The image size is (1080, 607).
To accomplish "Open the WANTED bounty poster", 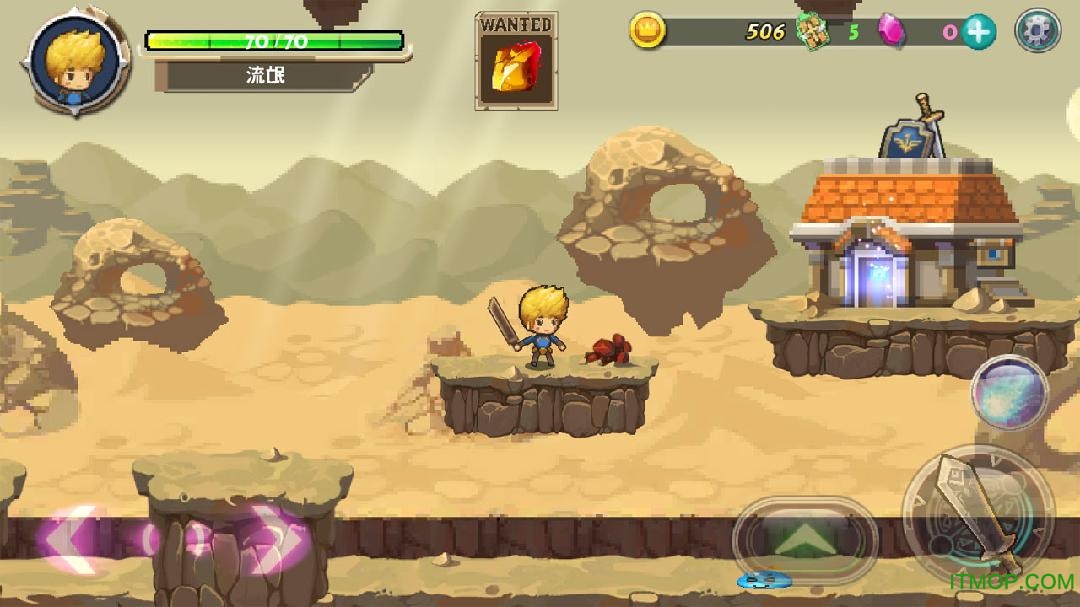I will point(516,61).
